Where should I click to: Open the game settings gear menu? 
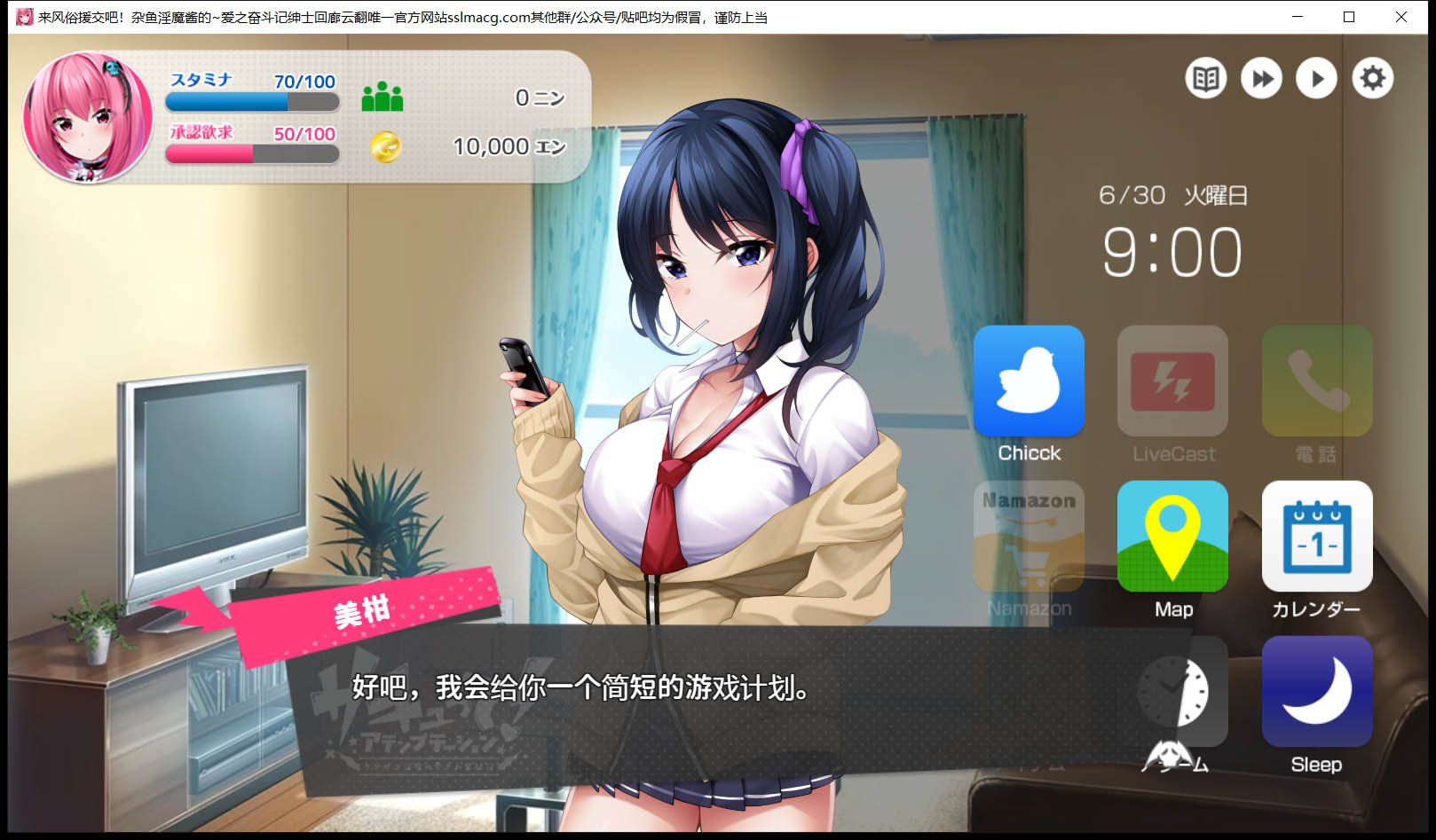1373,78
